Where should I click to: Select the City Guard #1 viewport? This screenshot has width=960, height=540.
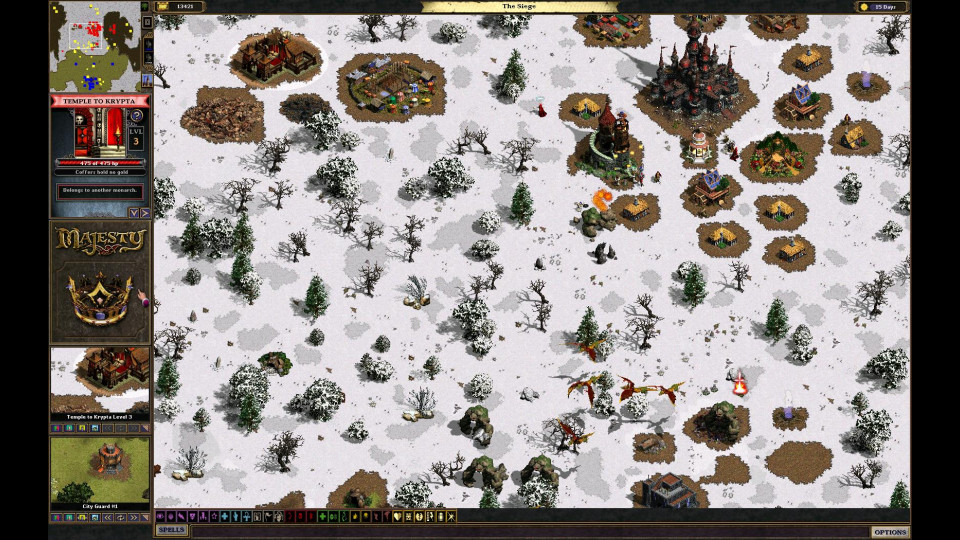(x=100, y=474)
